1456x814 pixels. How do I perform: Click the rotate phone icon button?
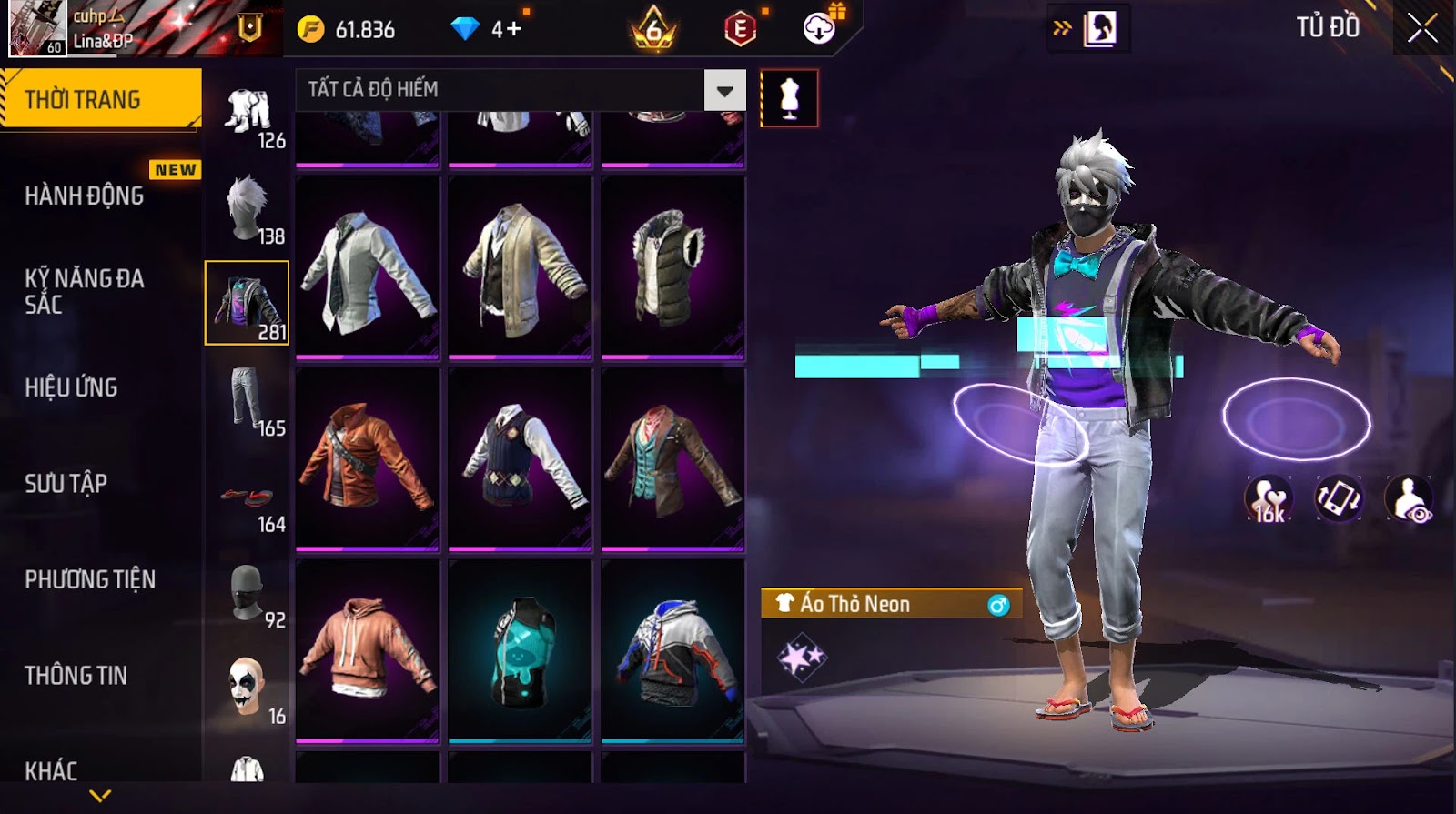click(1338, 498)
